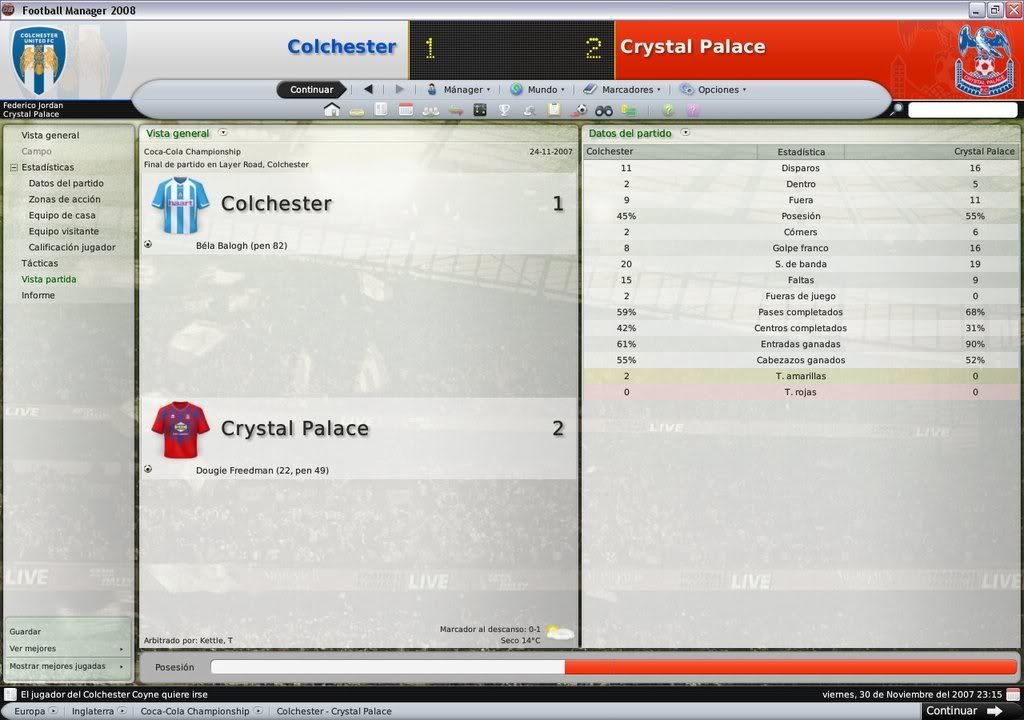The width and height of the screenshot is (1024, 720).
Task: Show Zonas de acción statistics
Action: point(64,199)
